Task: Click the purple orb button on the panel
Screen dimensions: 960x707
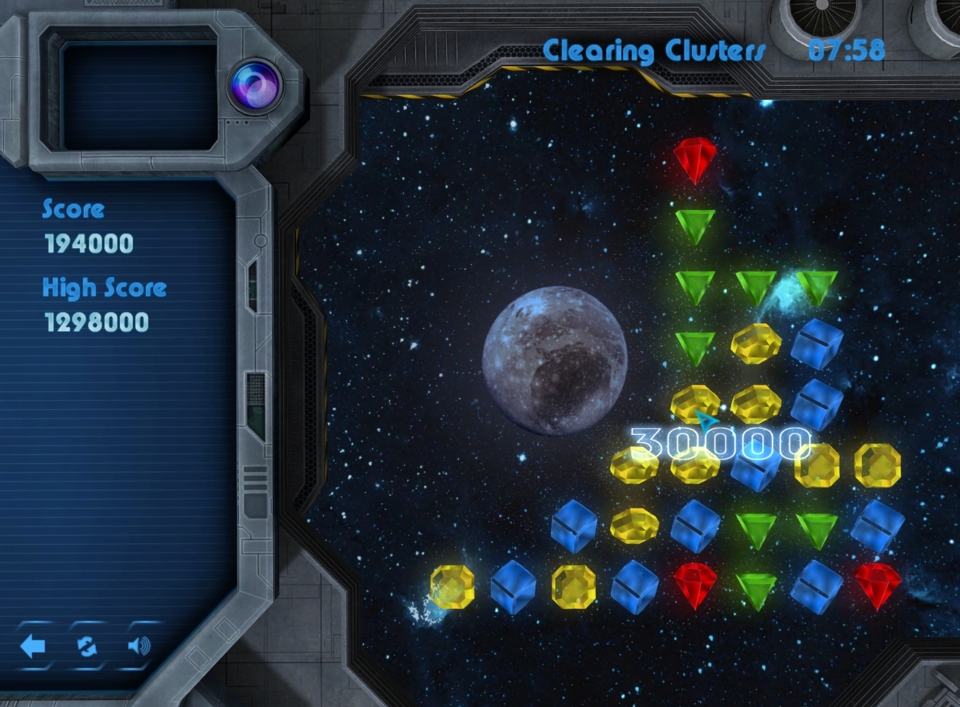Action: tap(254, 85)
